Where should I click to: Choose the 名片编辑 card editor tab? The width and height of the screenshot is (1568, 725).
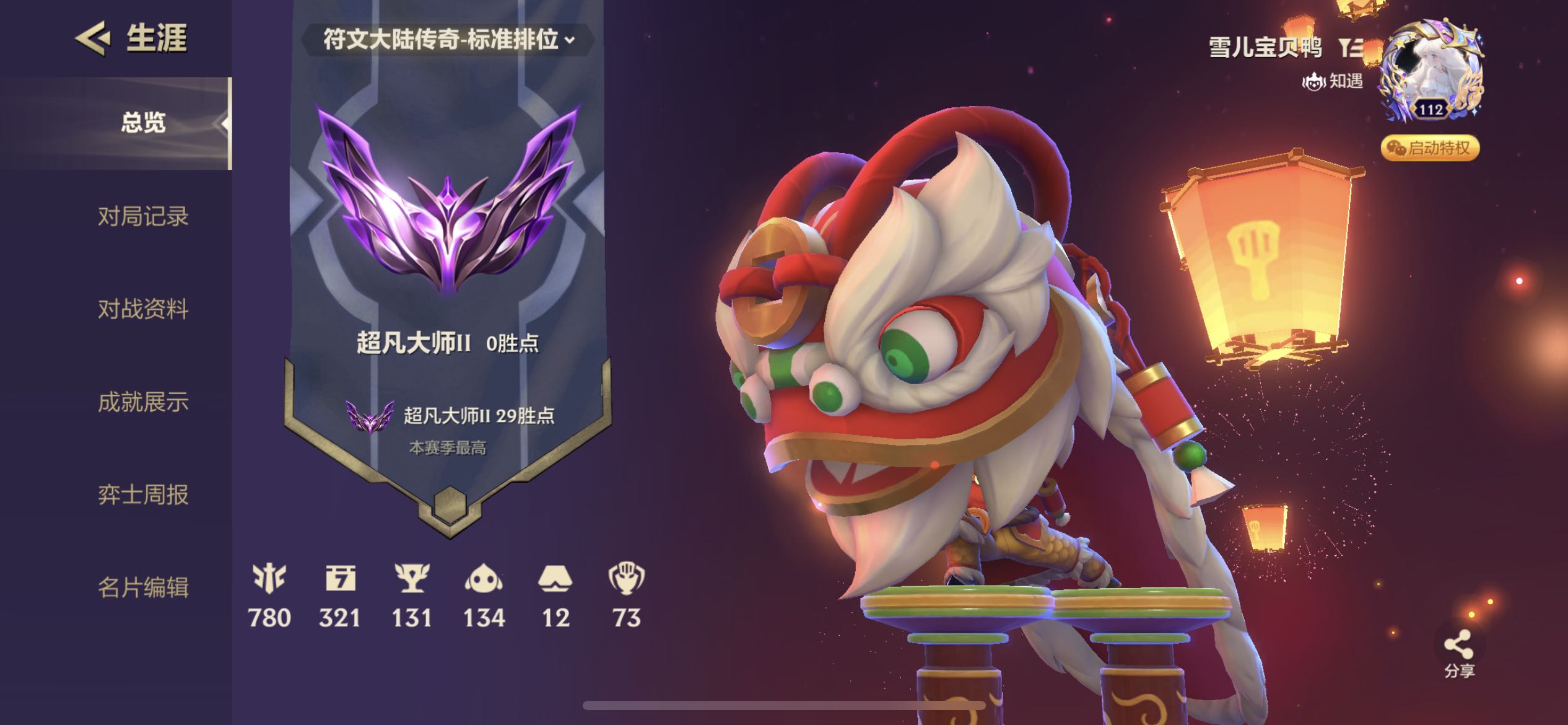point(143,587)
